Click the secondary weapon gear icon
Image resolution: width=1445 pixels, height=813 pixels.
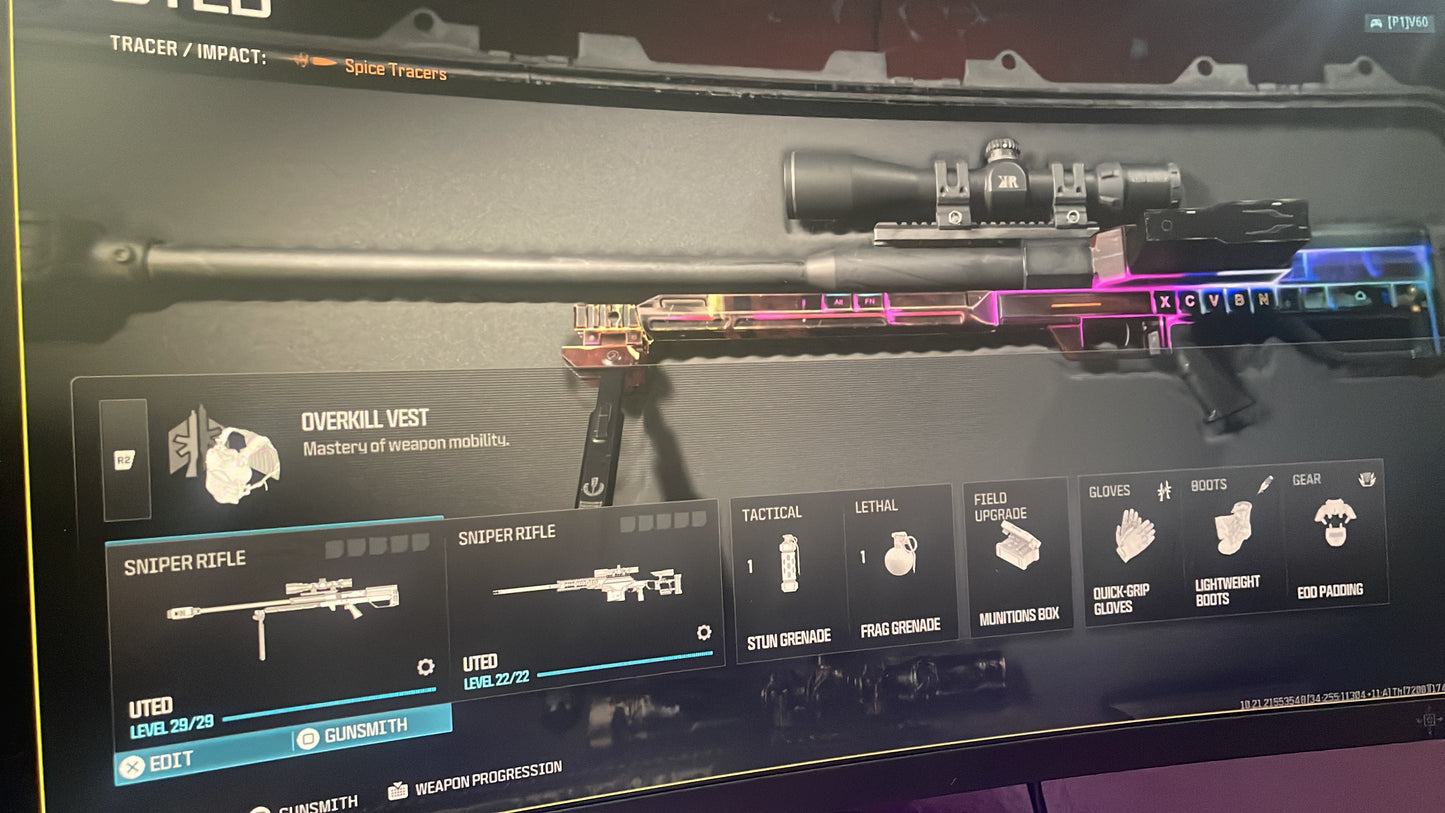coord(704,632)
